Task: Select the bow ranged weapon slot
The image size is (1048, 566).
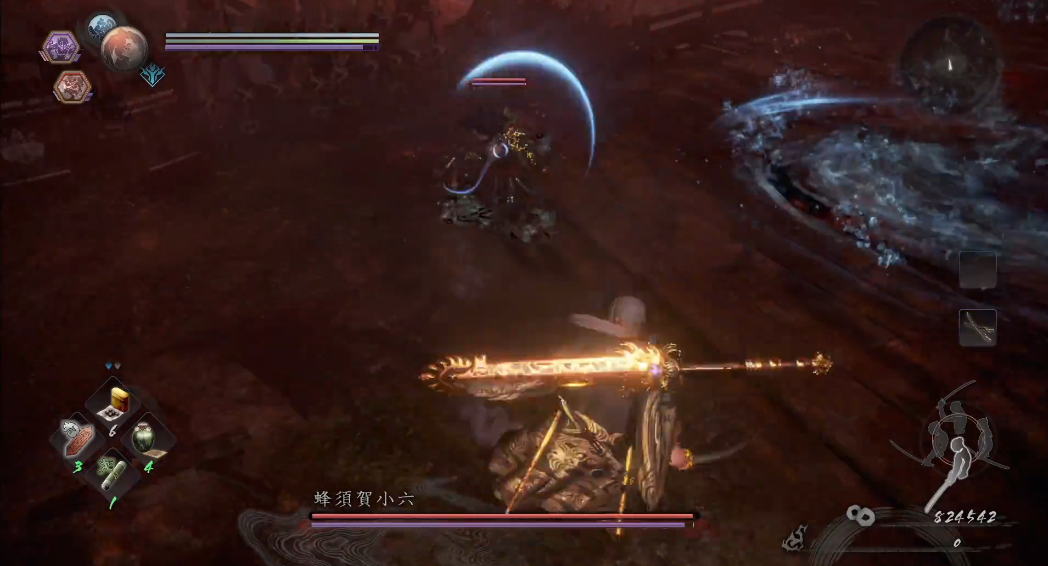Action: coord(977,328)
